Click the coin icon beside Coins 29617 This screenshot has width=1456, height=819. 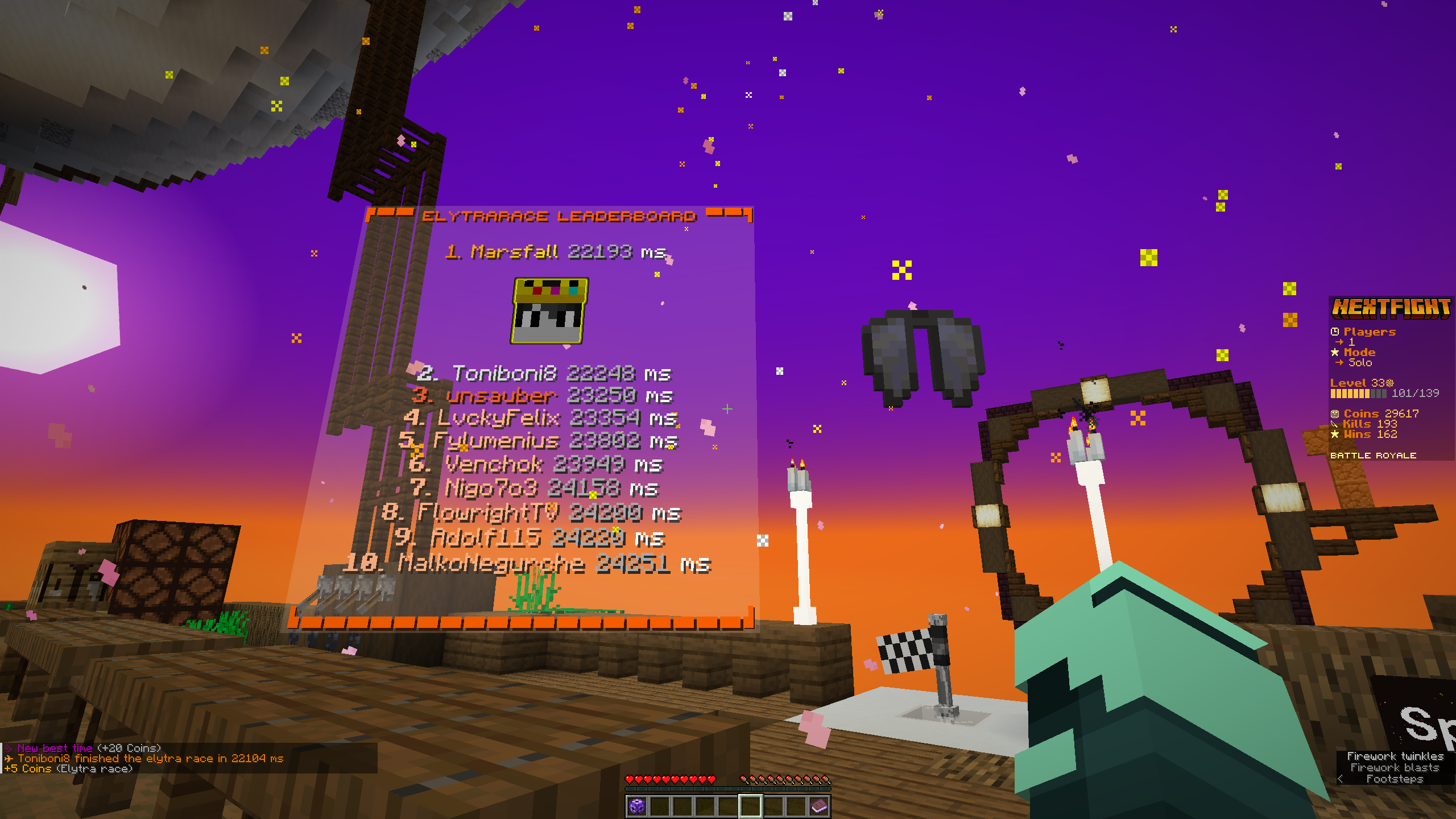coord(1335,414)
